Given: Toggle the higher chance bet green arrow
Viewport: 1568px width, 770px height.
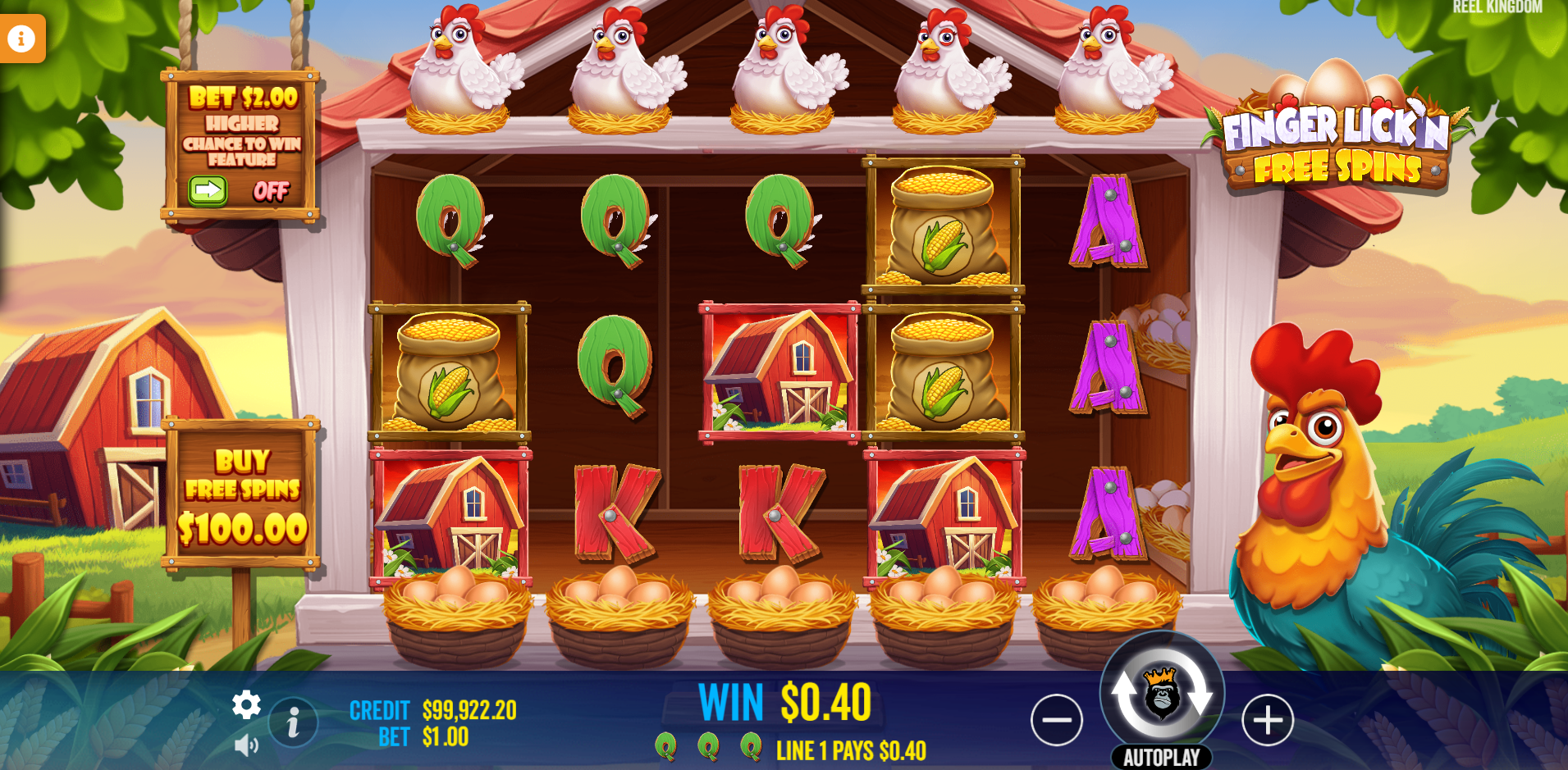Looking at the screenshot, I should (x=208, y=191).
